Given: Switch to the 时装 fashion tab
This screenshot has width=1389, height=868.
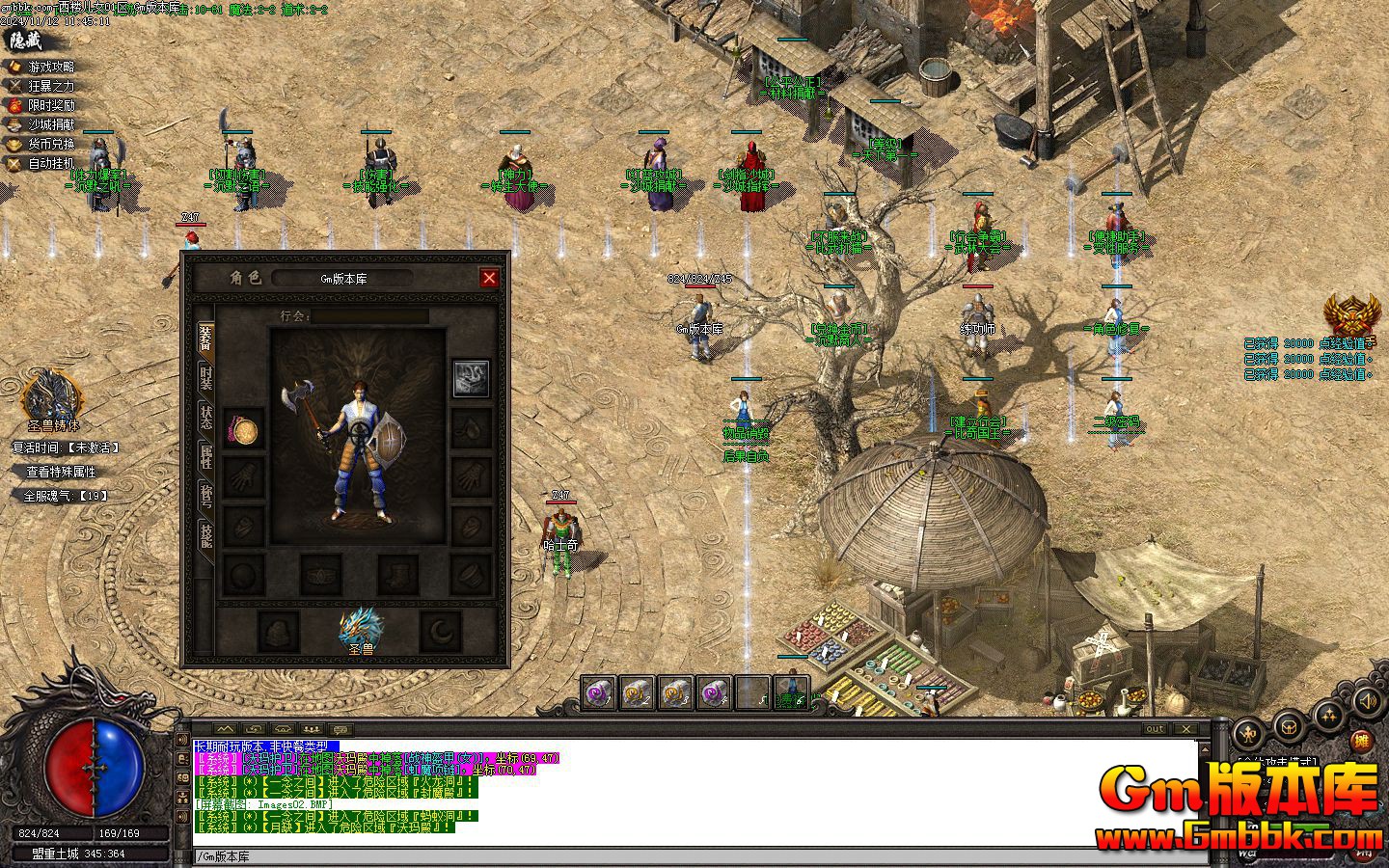Looking at the screenshot, I should (205, 377).
